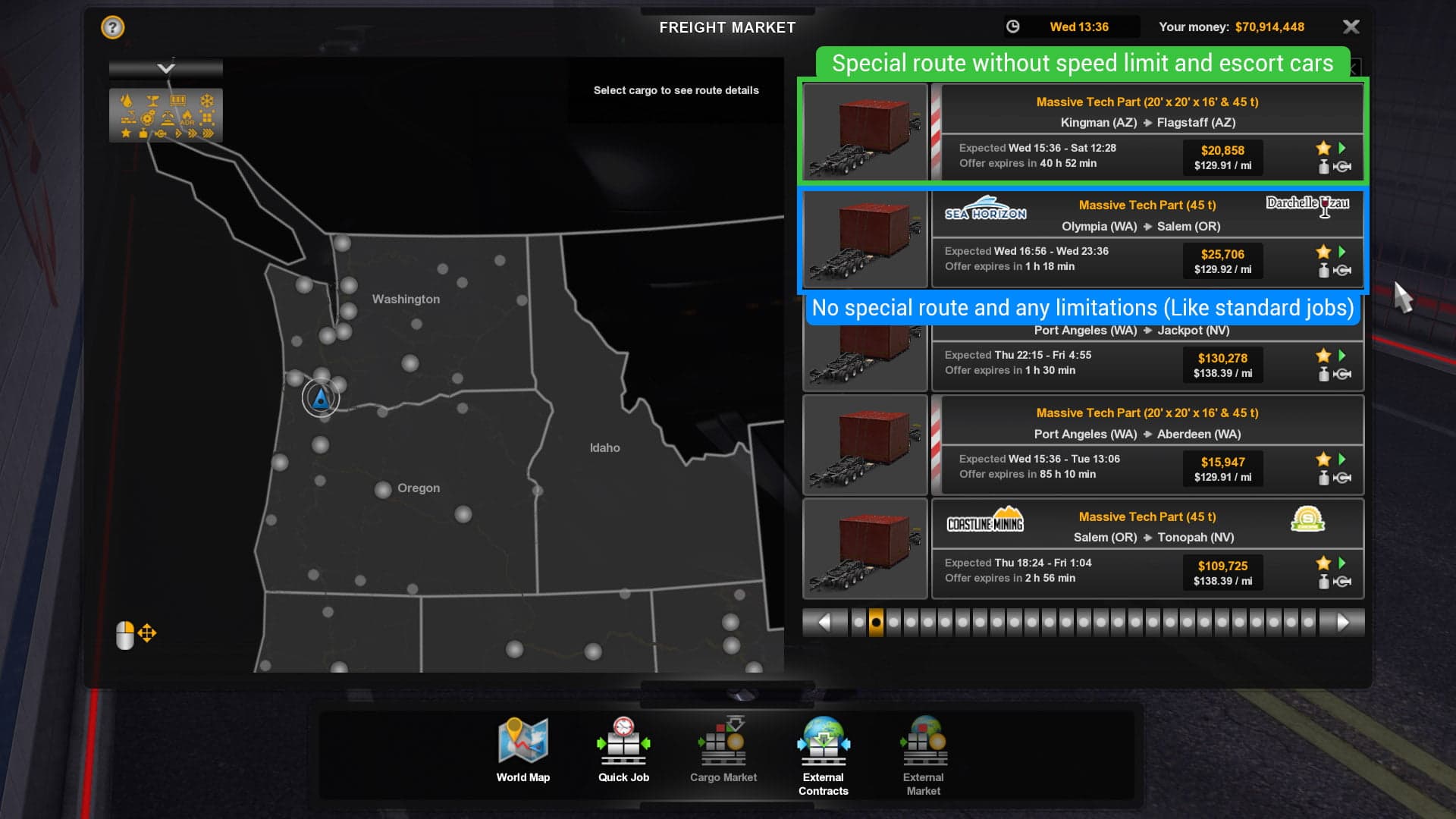Select the fragile cargo filter icon
Viewport: 1456px width, 819px height.
tap(152, 100)
